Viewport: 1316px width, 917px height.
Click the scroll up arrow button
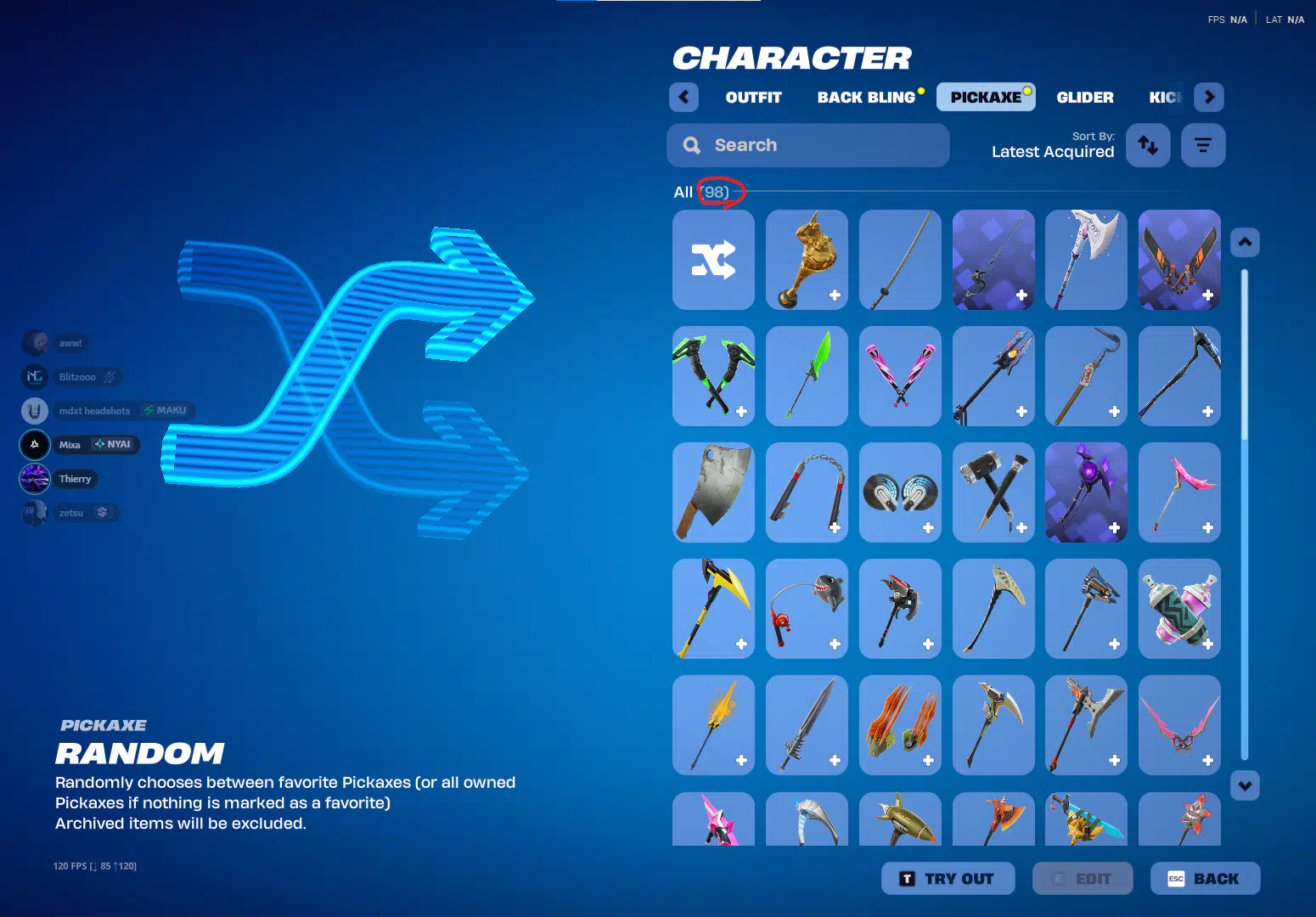click(x=1245, y=243)
